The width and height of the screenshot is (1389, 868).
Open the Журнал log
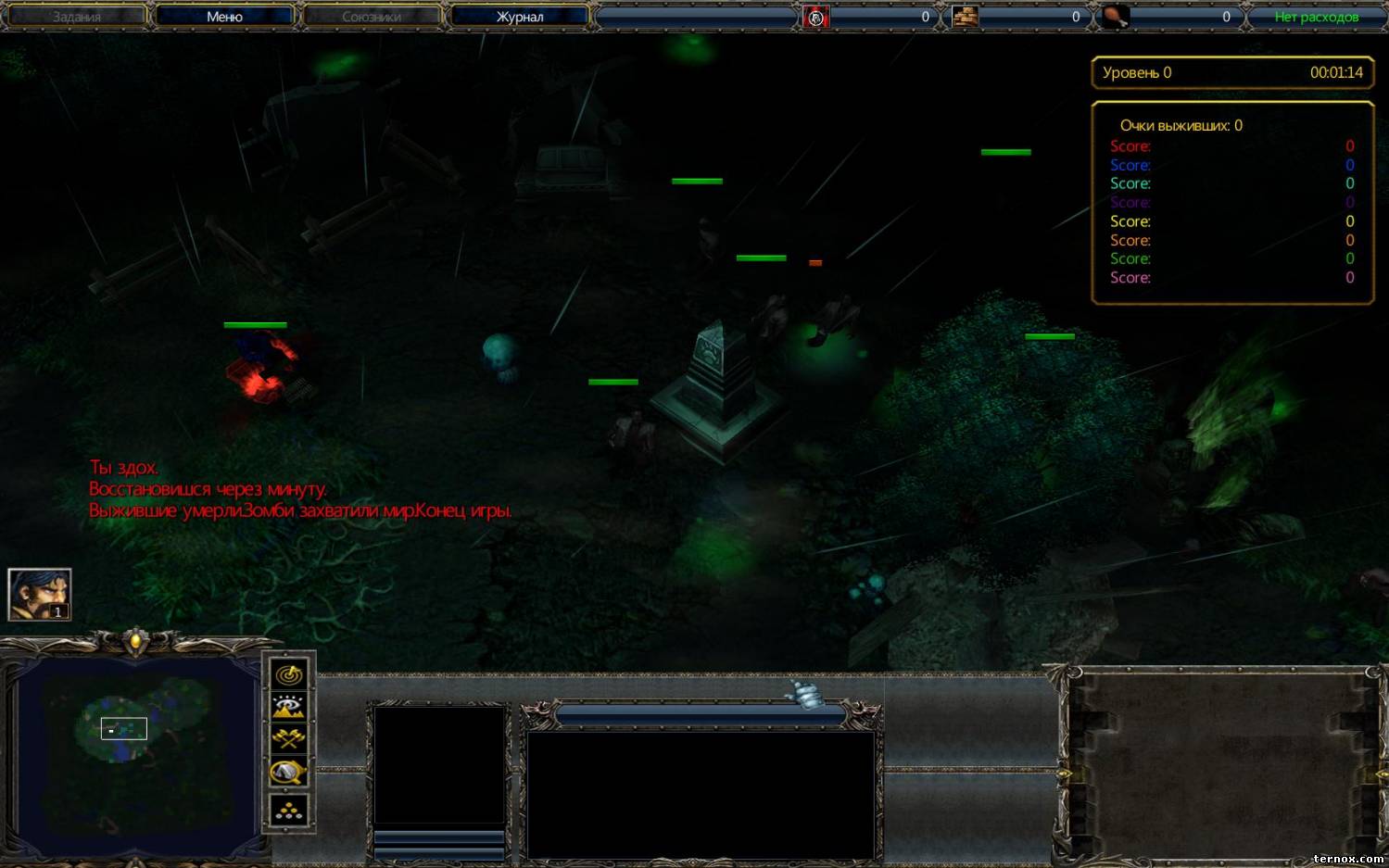pos(520,17)
